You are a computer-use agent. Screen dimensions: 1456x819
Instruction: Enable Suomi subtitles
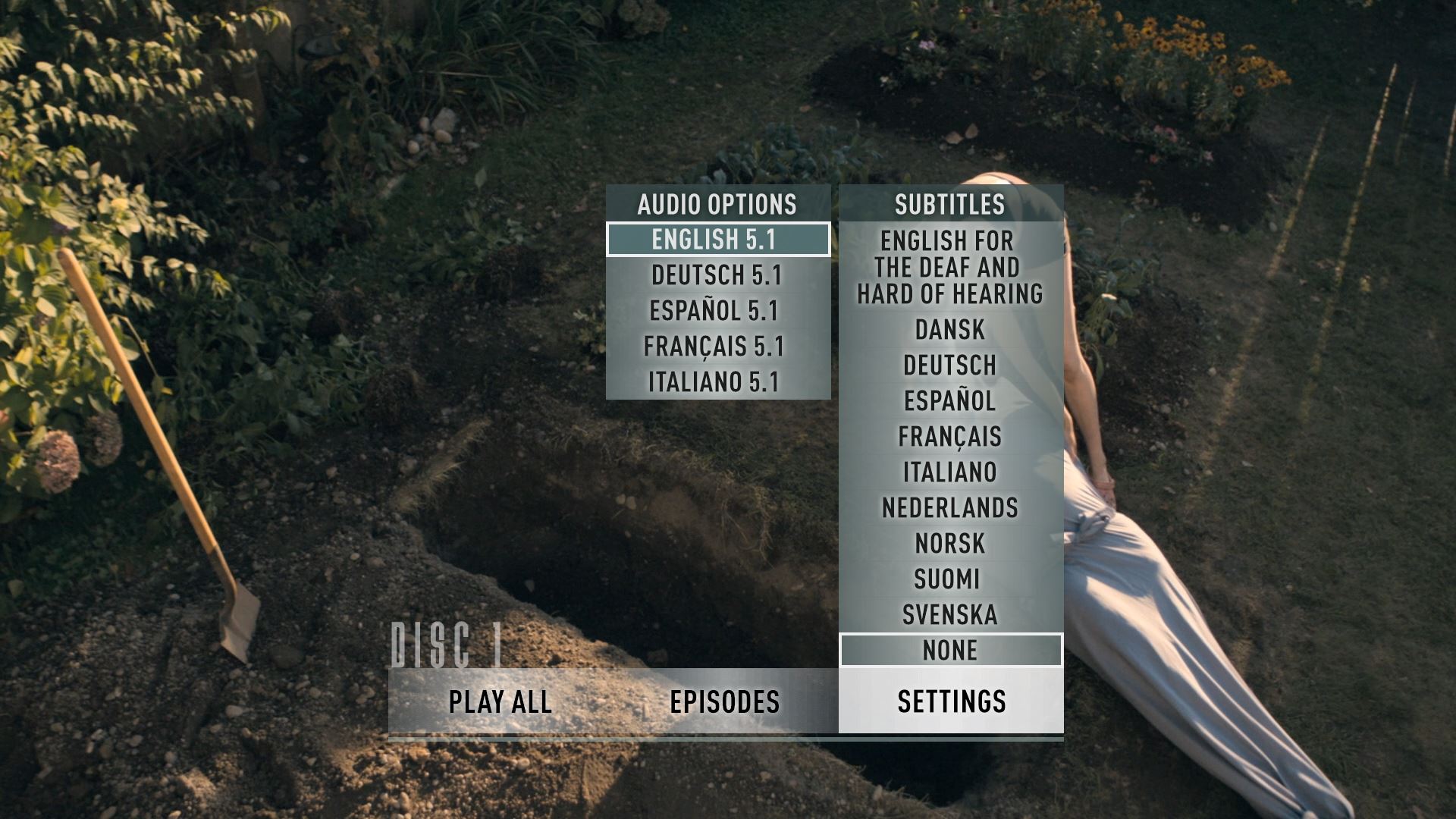point(950,579)
